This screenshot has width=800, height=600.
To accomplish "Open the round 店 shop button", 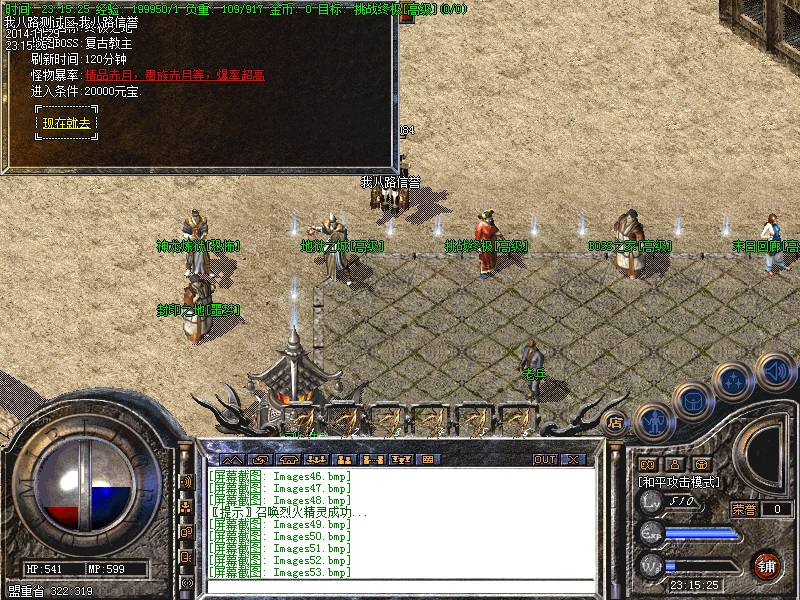I will click(x=616, y=422).
